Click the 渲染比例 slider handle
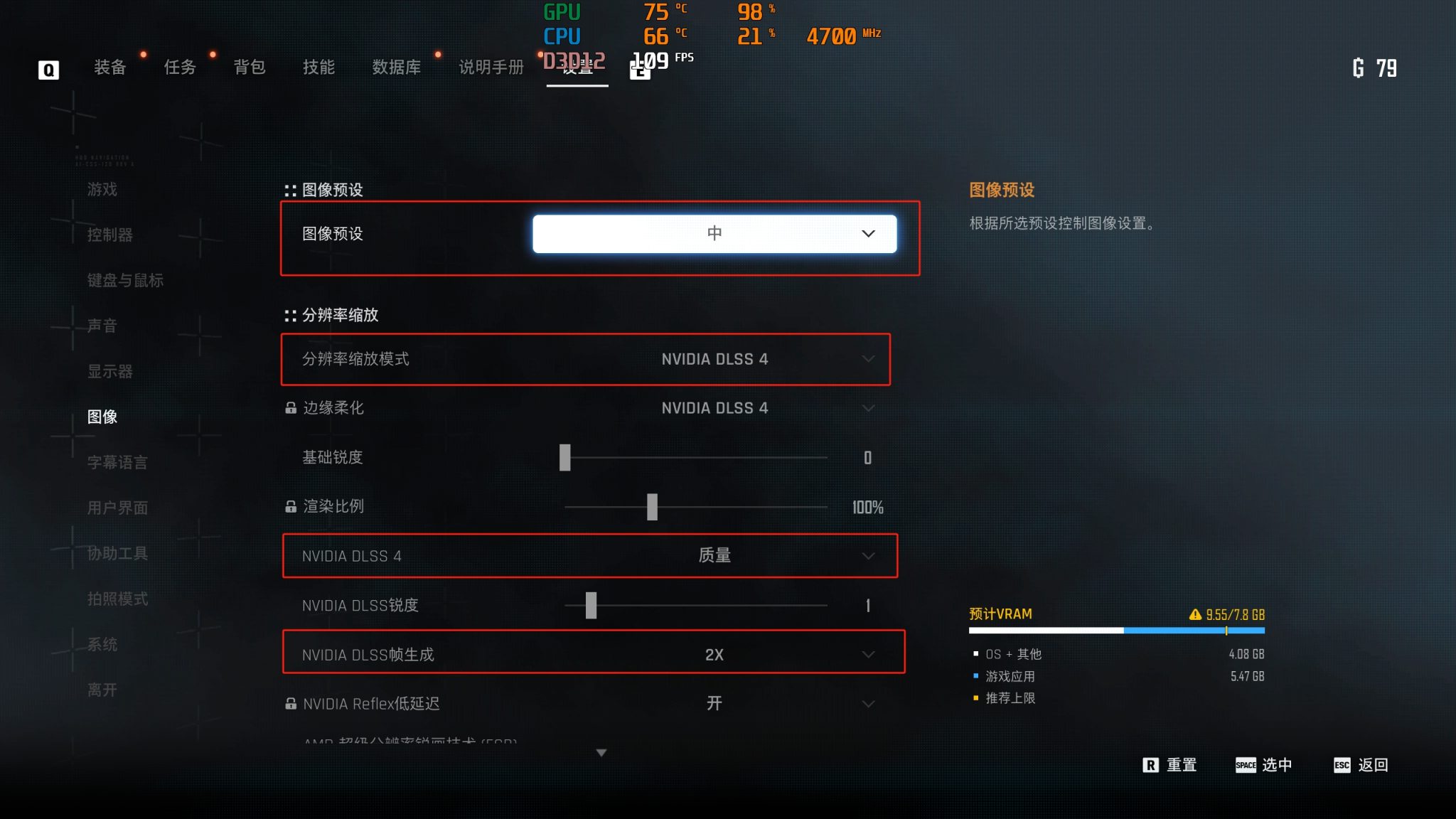The height and width of the screenshot is (819, 1456). (653, 507)
